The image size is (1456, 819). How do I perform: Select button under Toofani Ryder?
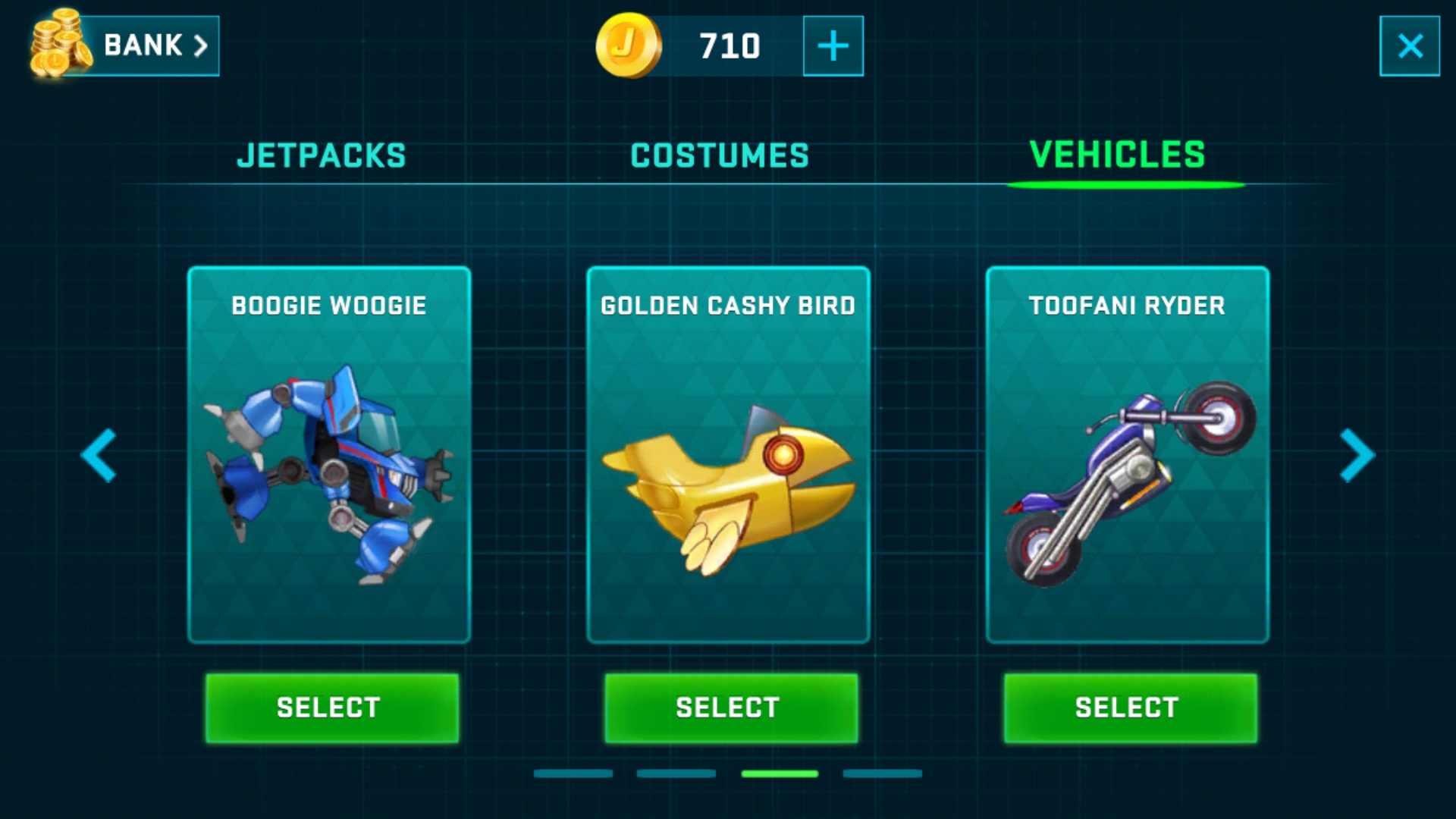(x=1130, y=708)
